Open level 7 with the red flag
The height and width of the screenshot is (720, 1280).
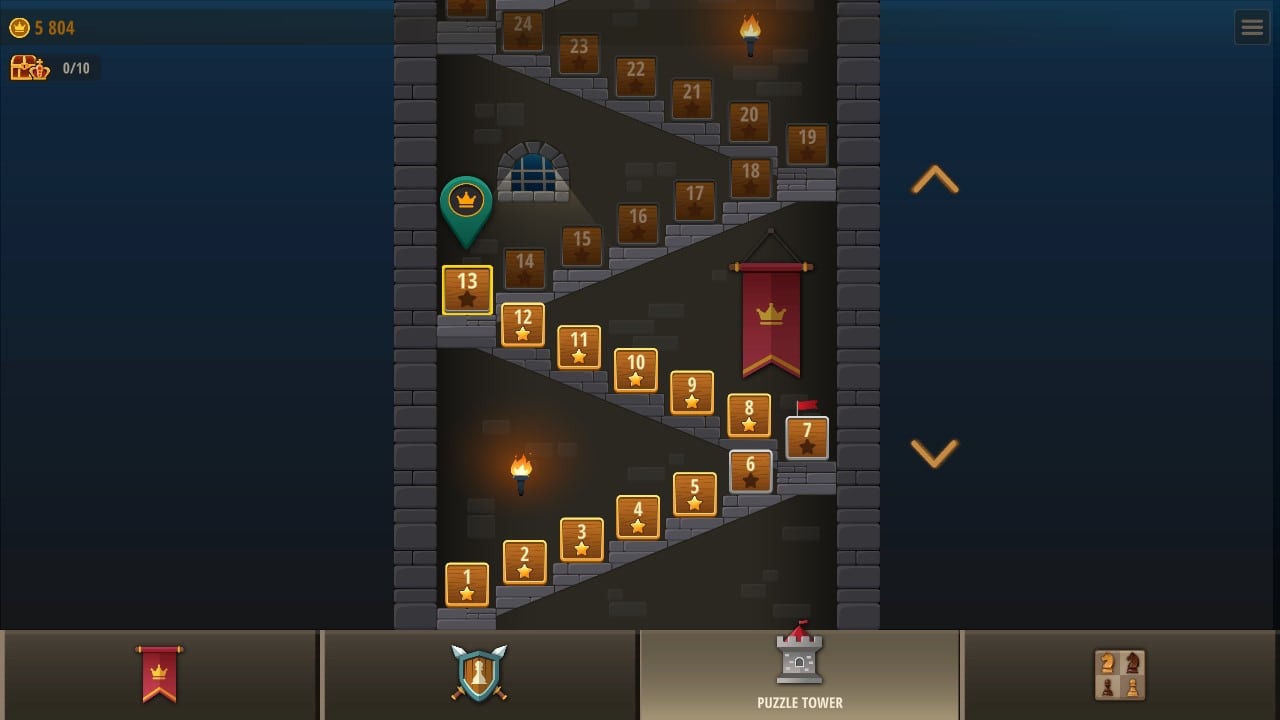tap(807, 437)
